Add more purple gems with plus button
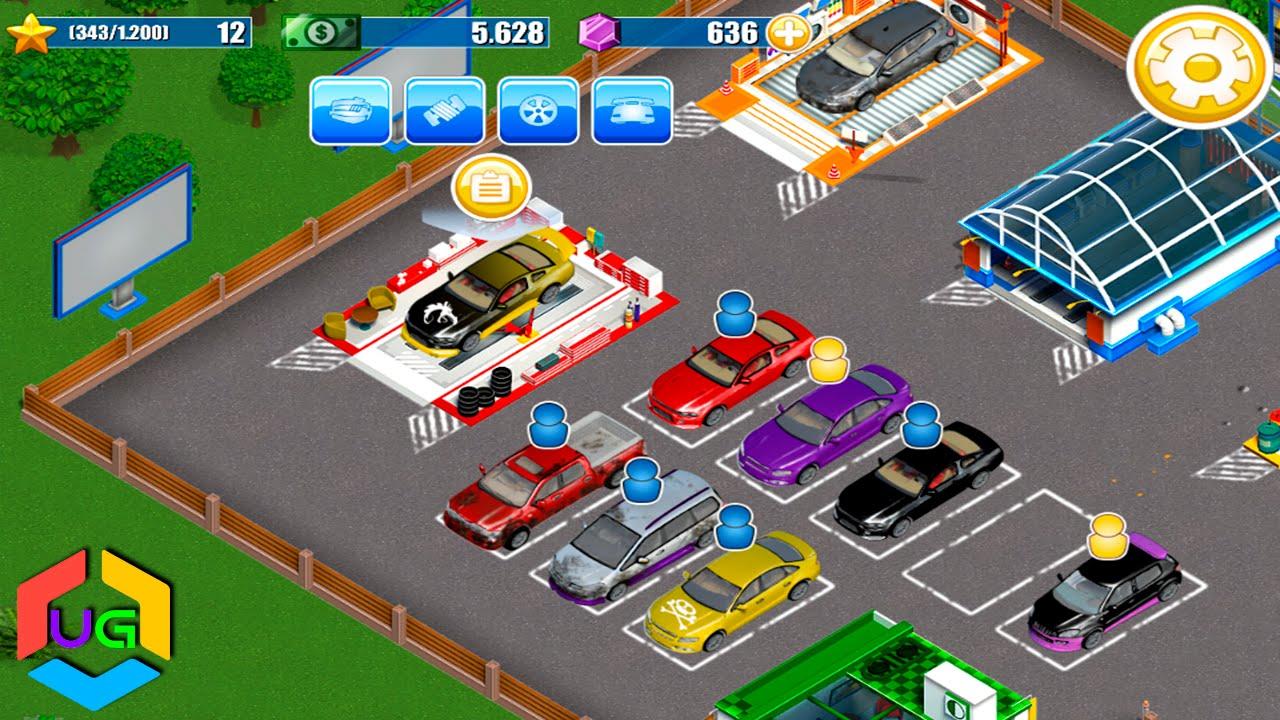Screen dimensions: 1280x720 coord(788,33)
